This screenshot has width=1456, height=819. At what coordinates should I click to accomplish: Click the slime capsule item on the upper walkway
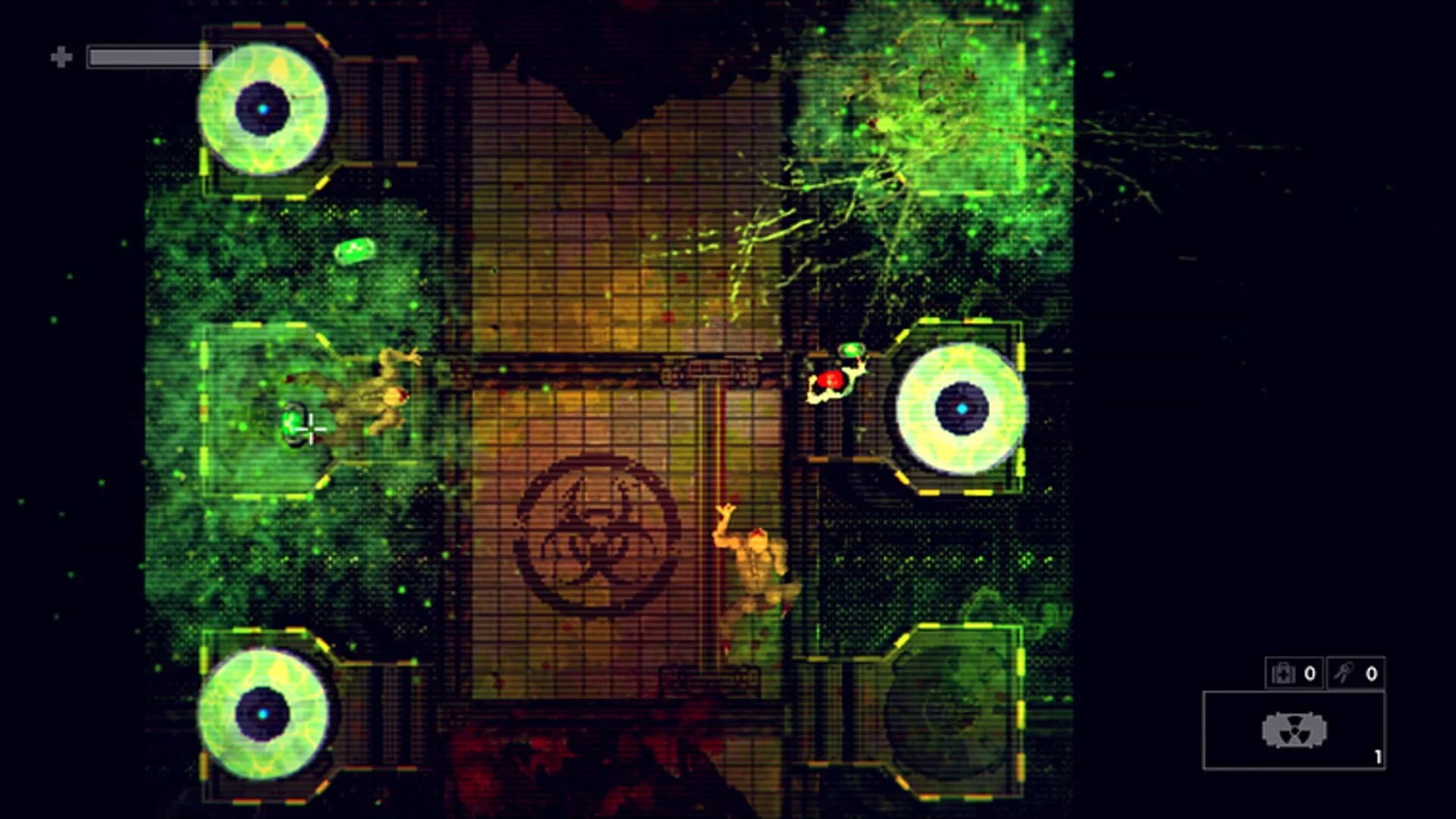356,249
